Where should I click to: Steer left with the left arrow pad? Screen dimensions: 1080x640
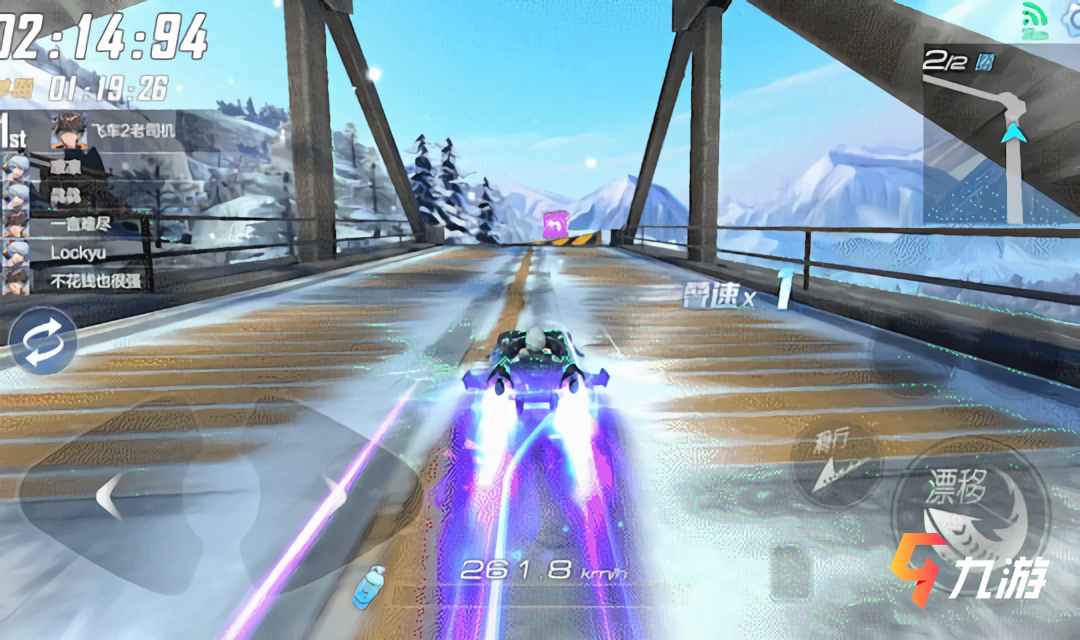pos(110,494)
